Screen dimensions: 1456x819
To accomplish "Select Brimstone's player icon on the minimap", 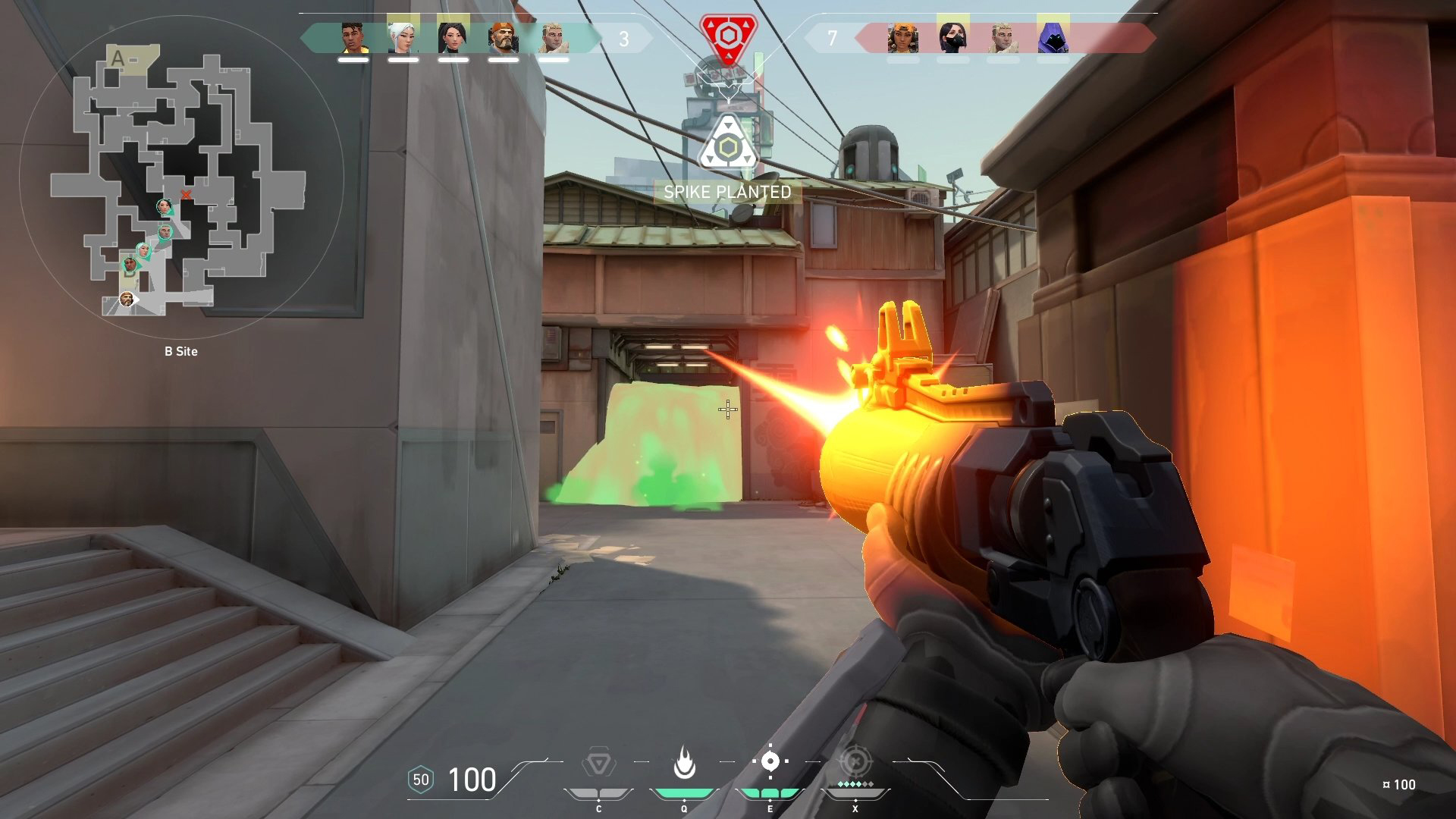I will click(127, 300).
